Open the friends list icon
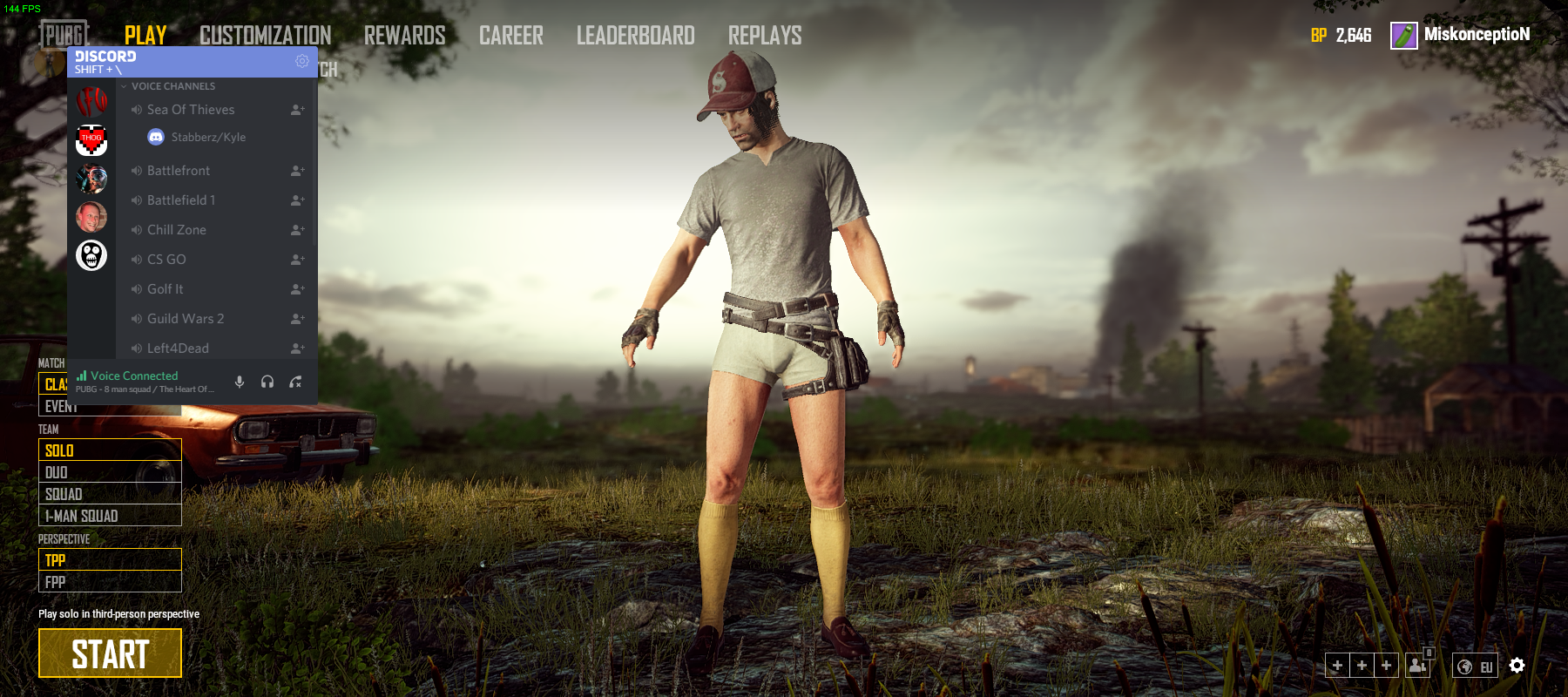 (x=1417, y=666)
